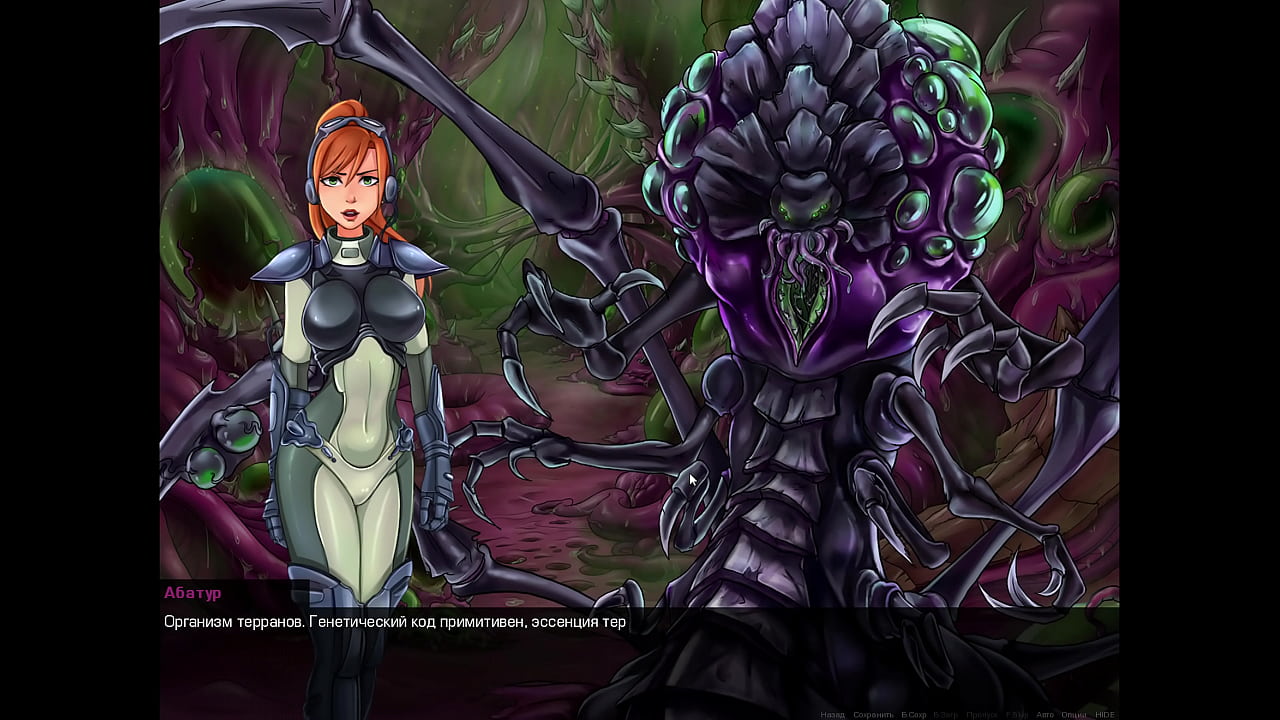Screen dimensions: 1280x720
Task: Quick save with Б.Сохр
Action: coord(914,714)
